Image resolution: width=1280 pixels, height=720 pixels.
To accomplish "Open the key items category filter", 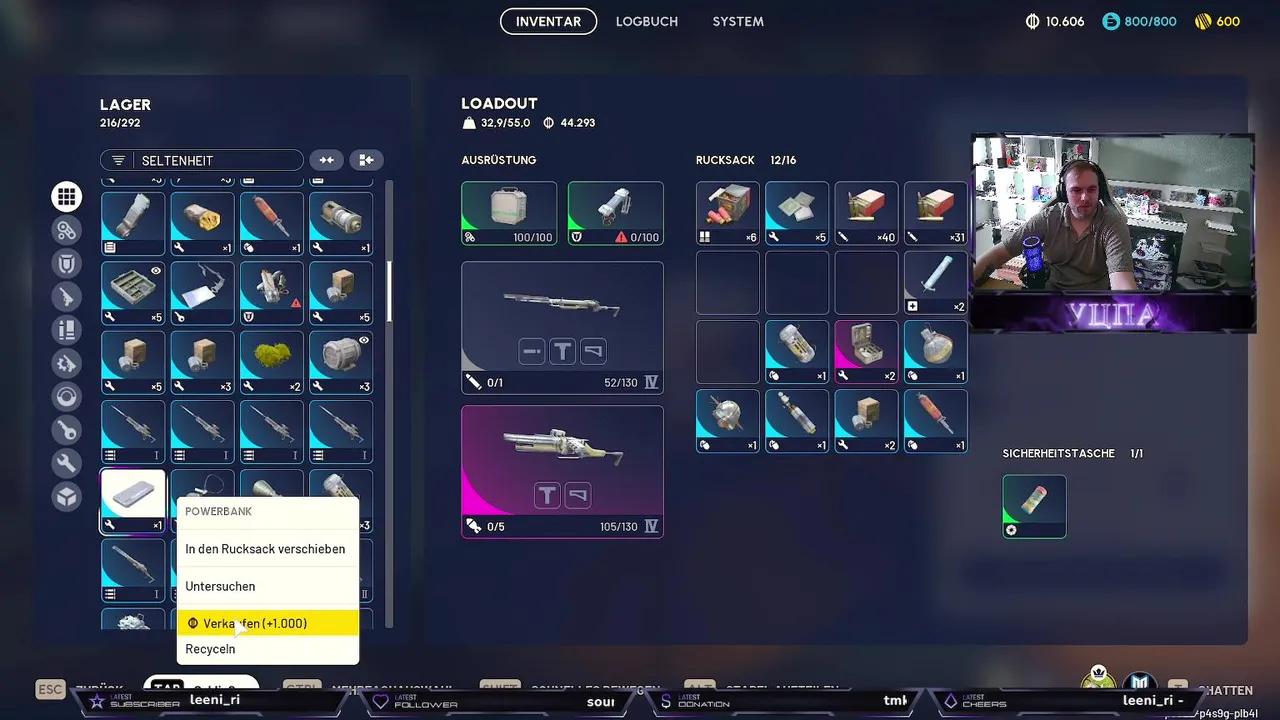I will tap(66, 430).
